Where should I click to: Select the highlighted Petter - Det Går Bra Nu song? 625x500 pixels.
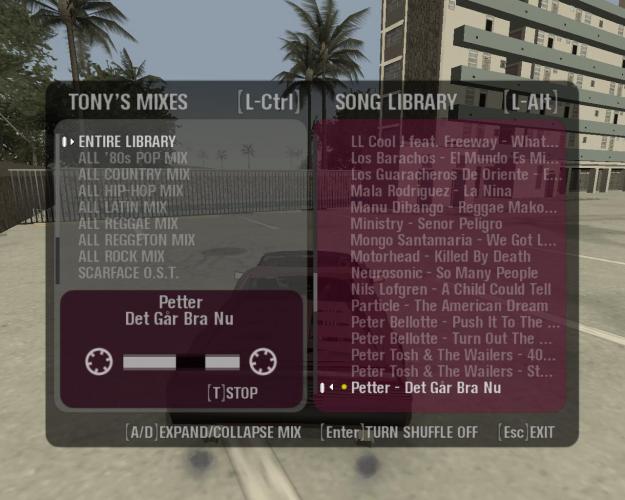426,387
